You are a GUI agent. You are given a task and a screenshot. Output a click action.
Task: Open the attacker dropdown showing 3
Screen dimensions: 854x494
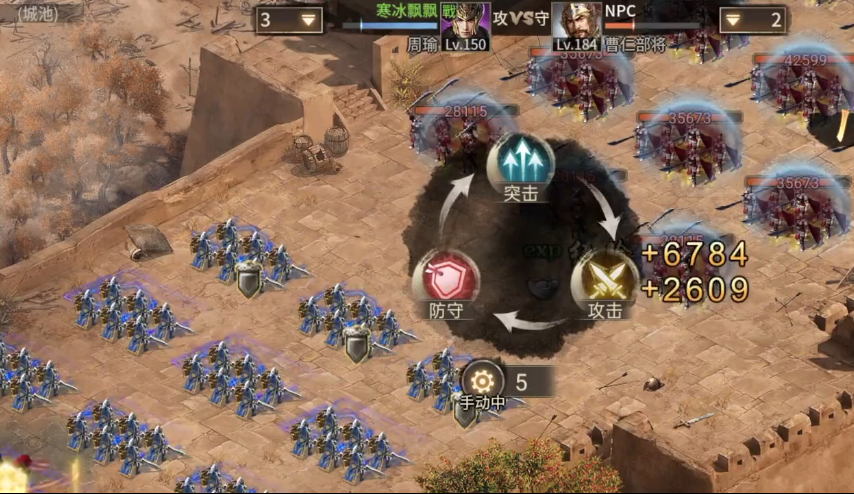tap(288, 20)
